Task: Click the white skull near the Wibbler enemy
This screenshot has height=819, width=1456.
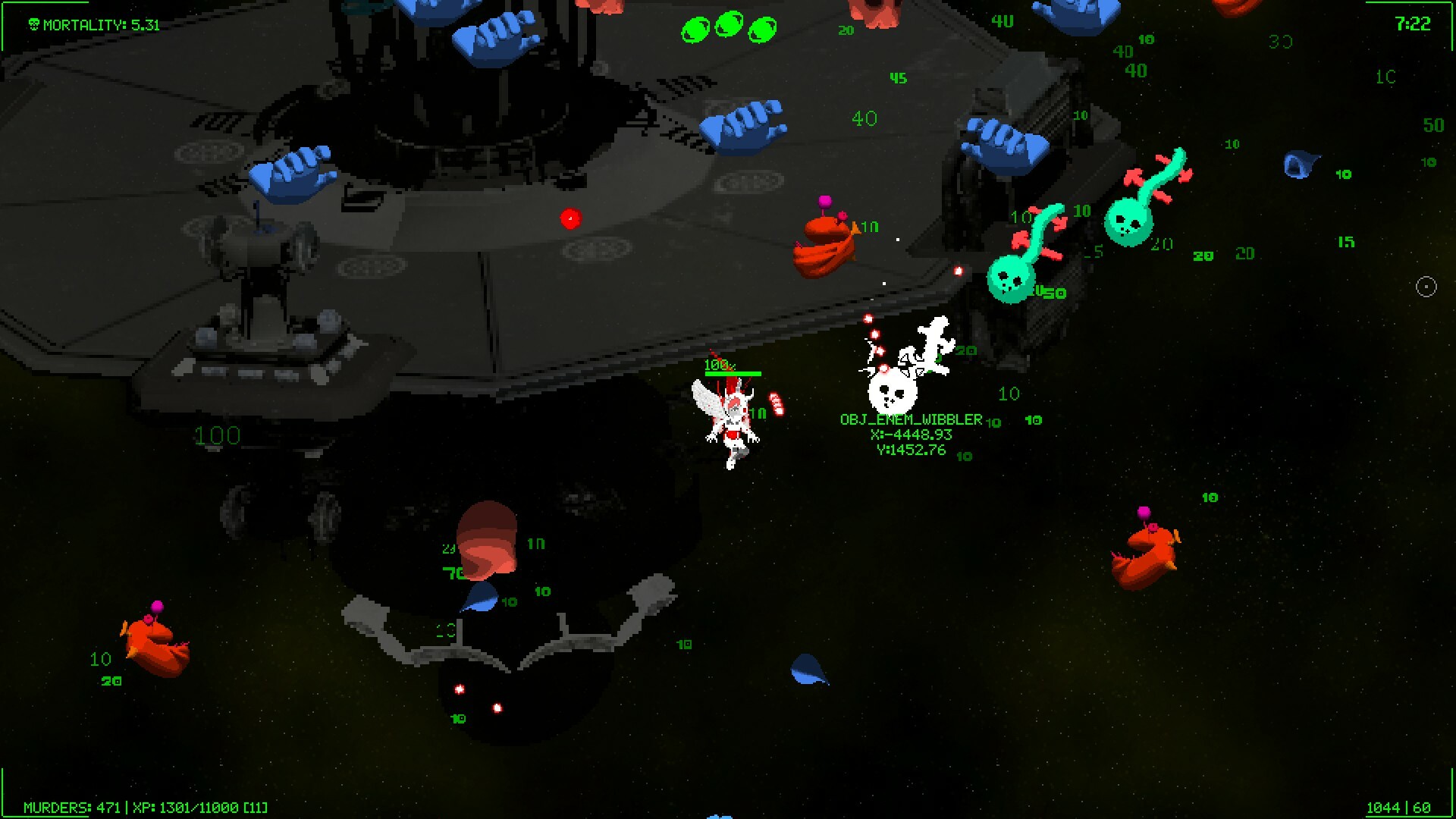Action: pos(893,389)
